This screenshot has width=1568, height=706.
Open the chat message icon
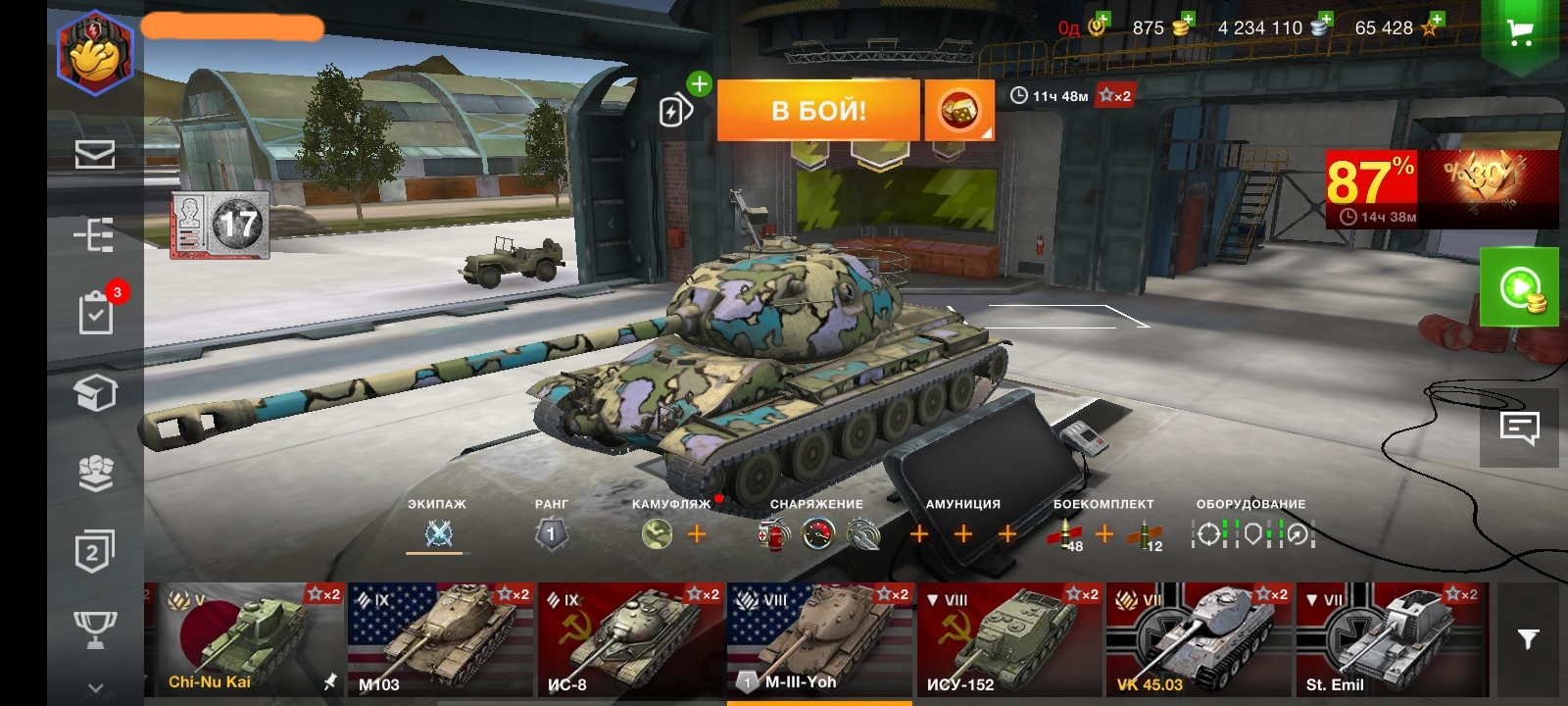(1519, 429)
